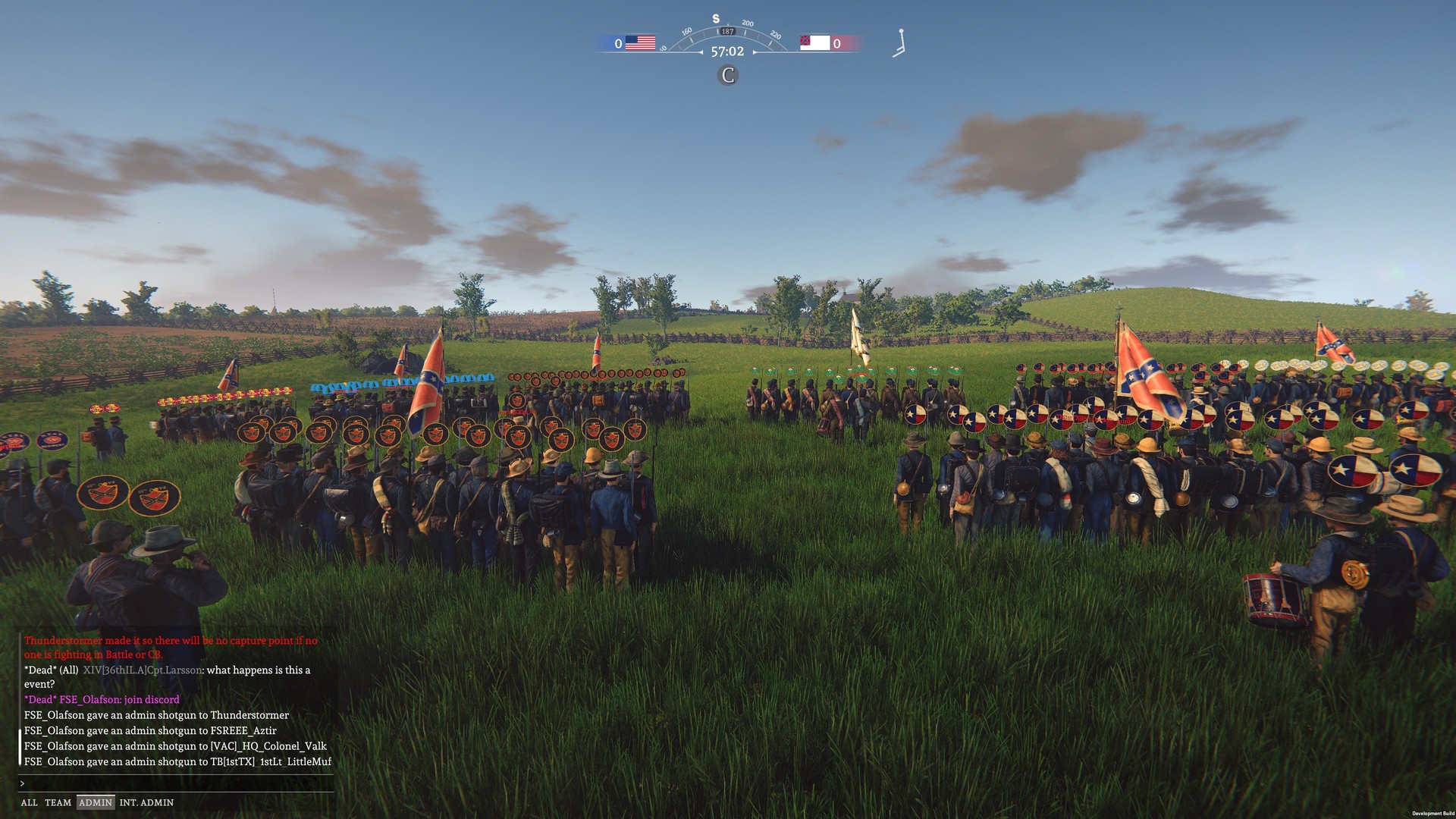Click the 57:02 match timer
The width and height of the screenshot is (1456, 819).
tap(727, 52)
